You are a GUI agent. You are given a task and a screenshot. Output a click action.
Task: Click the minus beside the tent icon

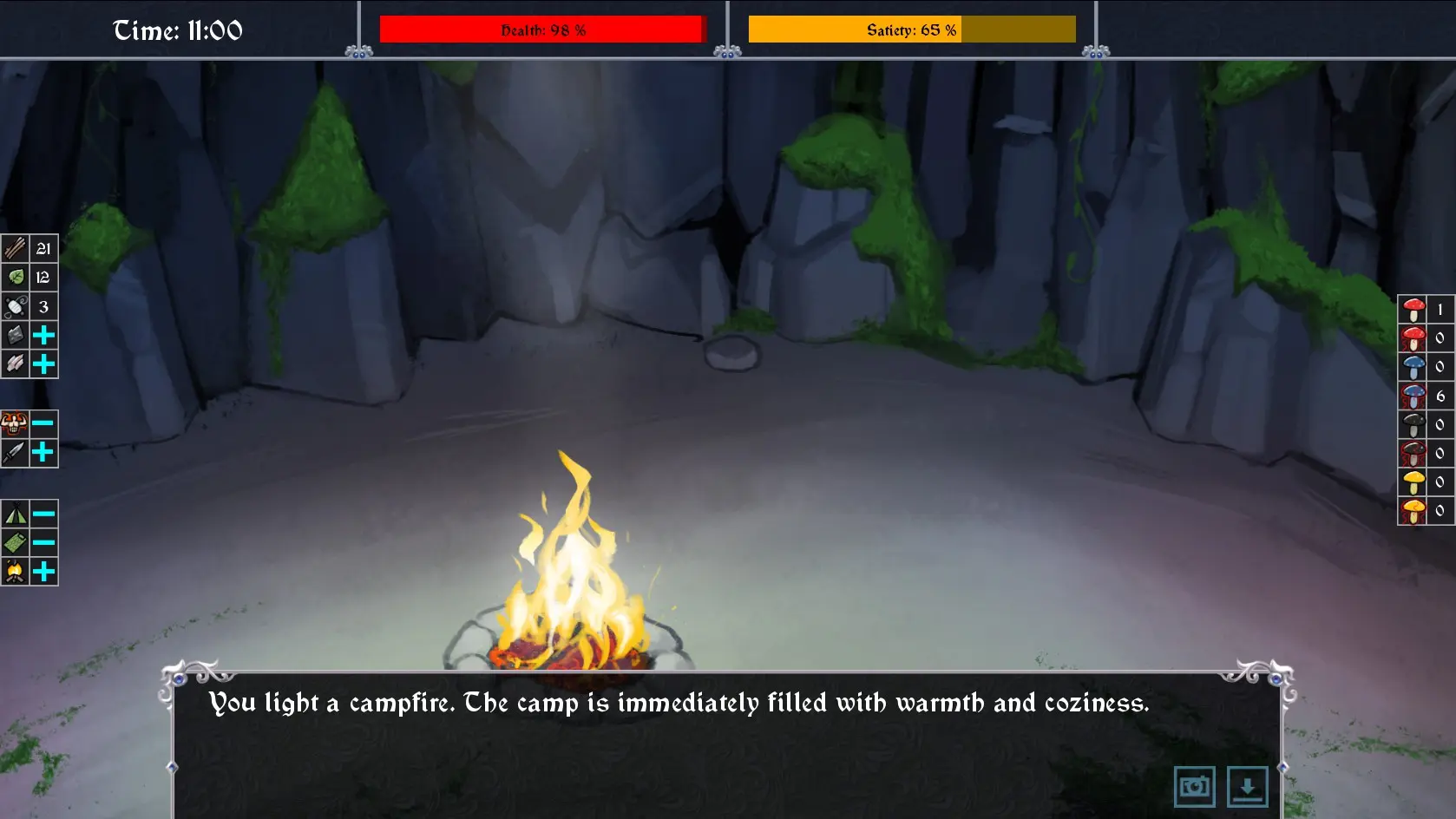43,514
